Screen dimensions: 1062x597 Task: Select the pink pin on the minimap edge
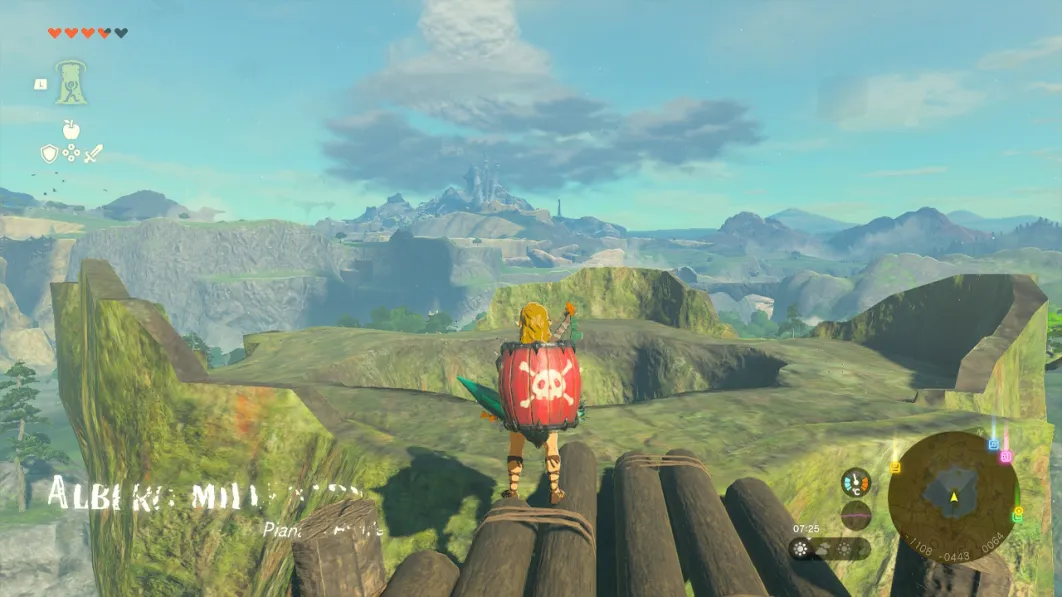click(1006, 456)
